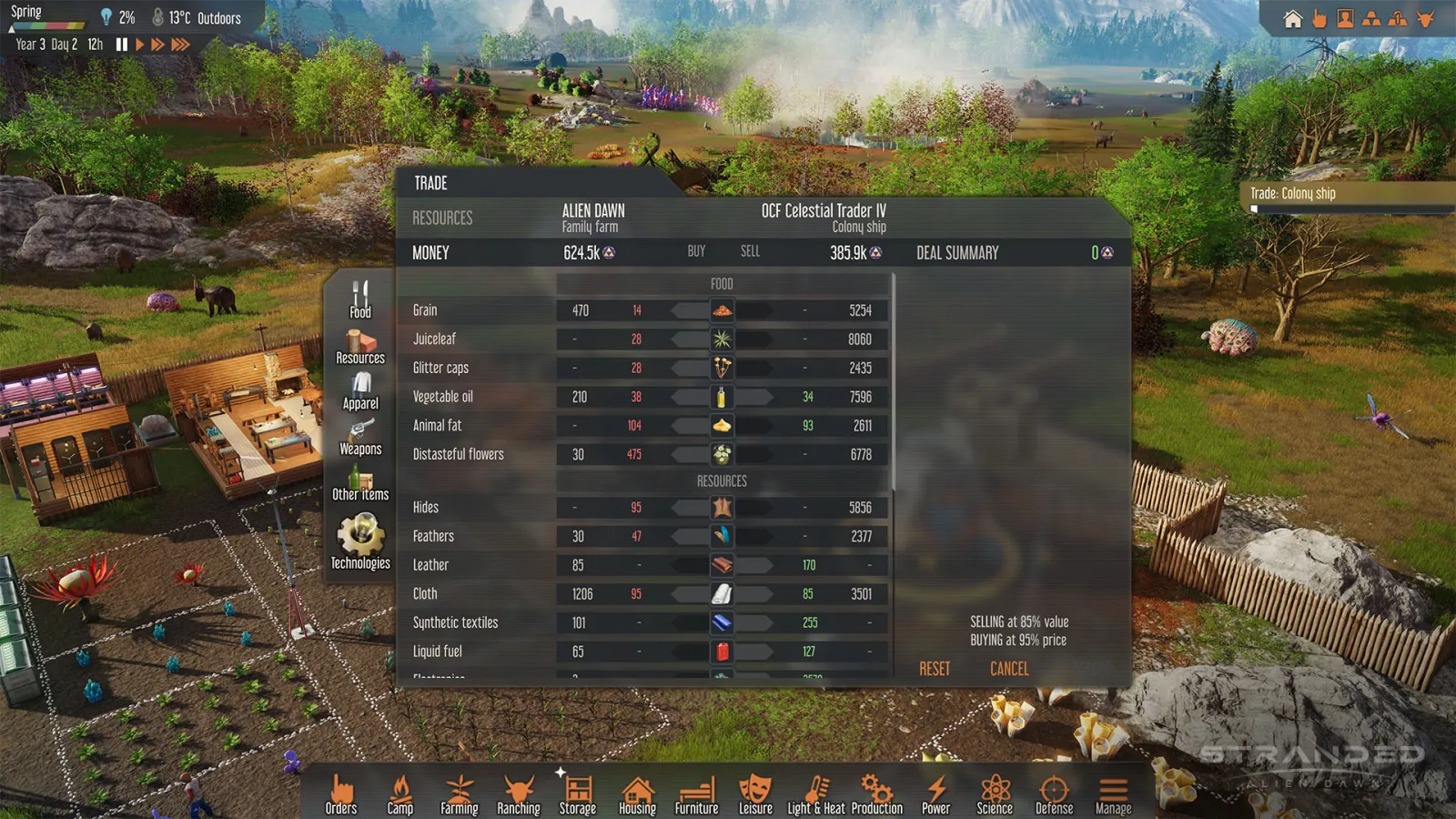Open the Storage build menu

coord(578,794)
